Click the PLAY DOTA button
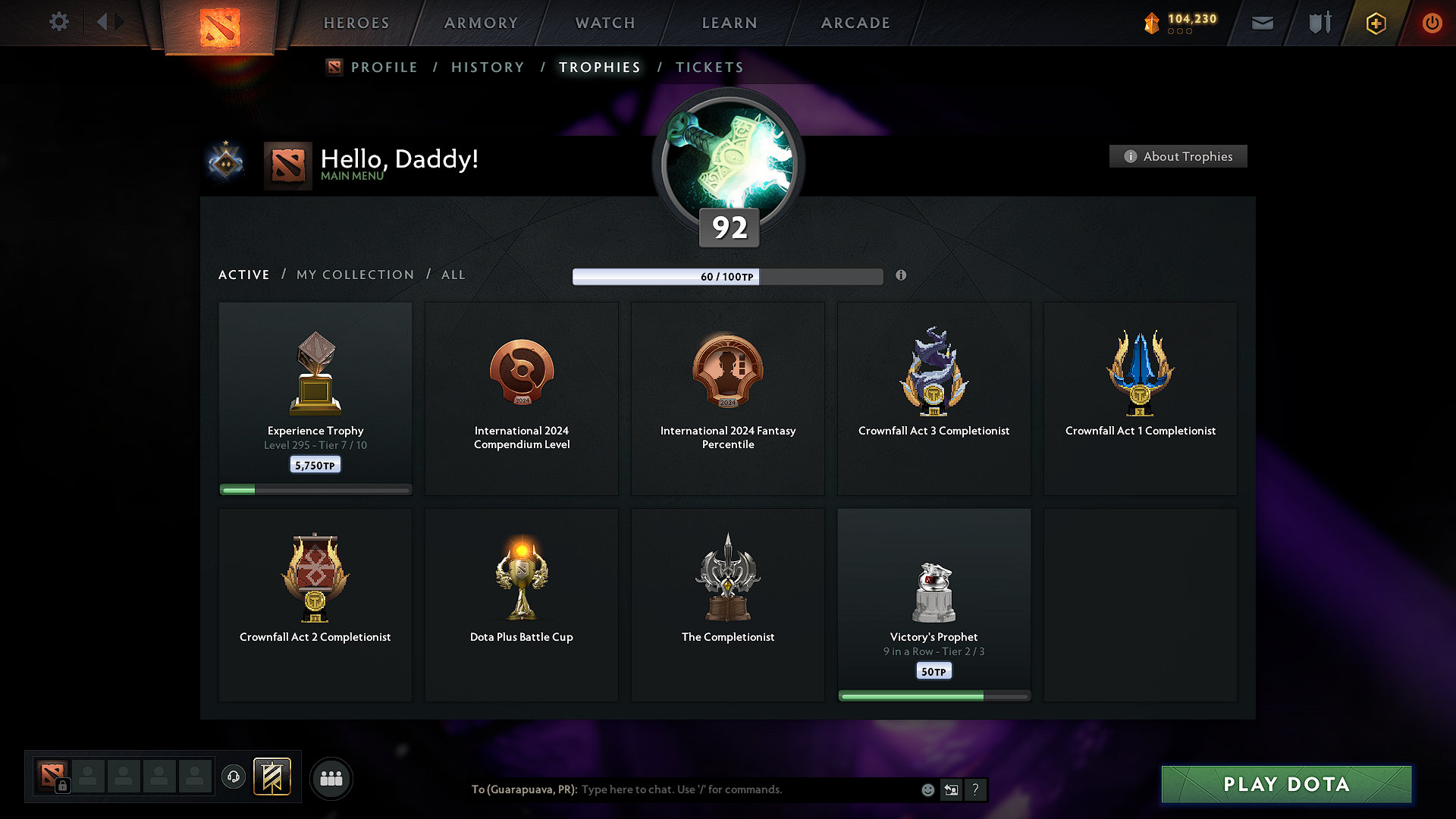This screenshot has height=819, width=1456. click(1287, 784)
